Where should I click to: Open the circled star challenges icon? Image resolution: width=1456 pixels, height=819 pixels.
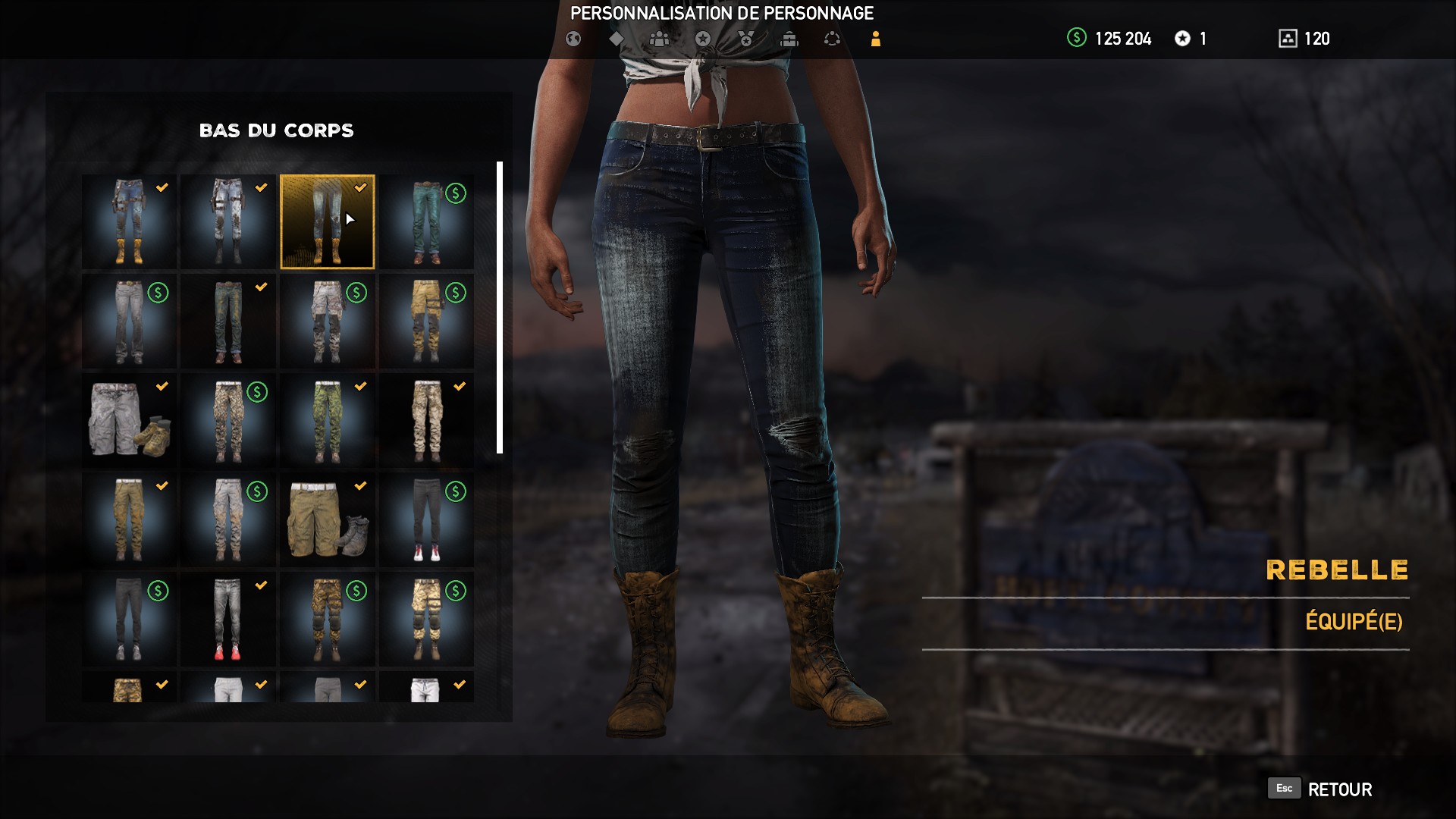click(x=704, y=38)
